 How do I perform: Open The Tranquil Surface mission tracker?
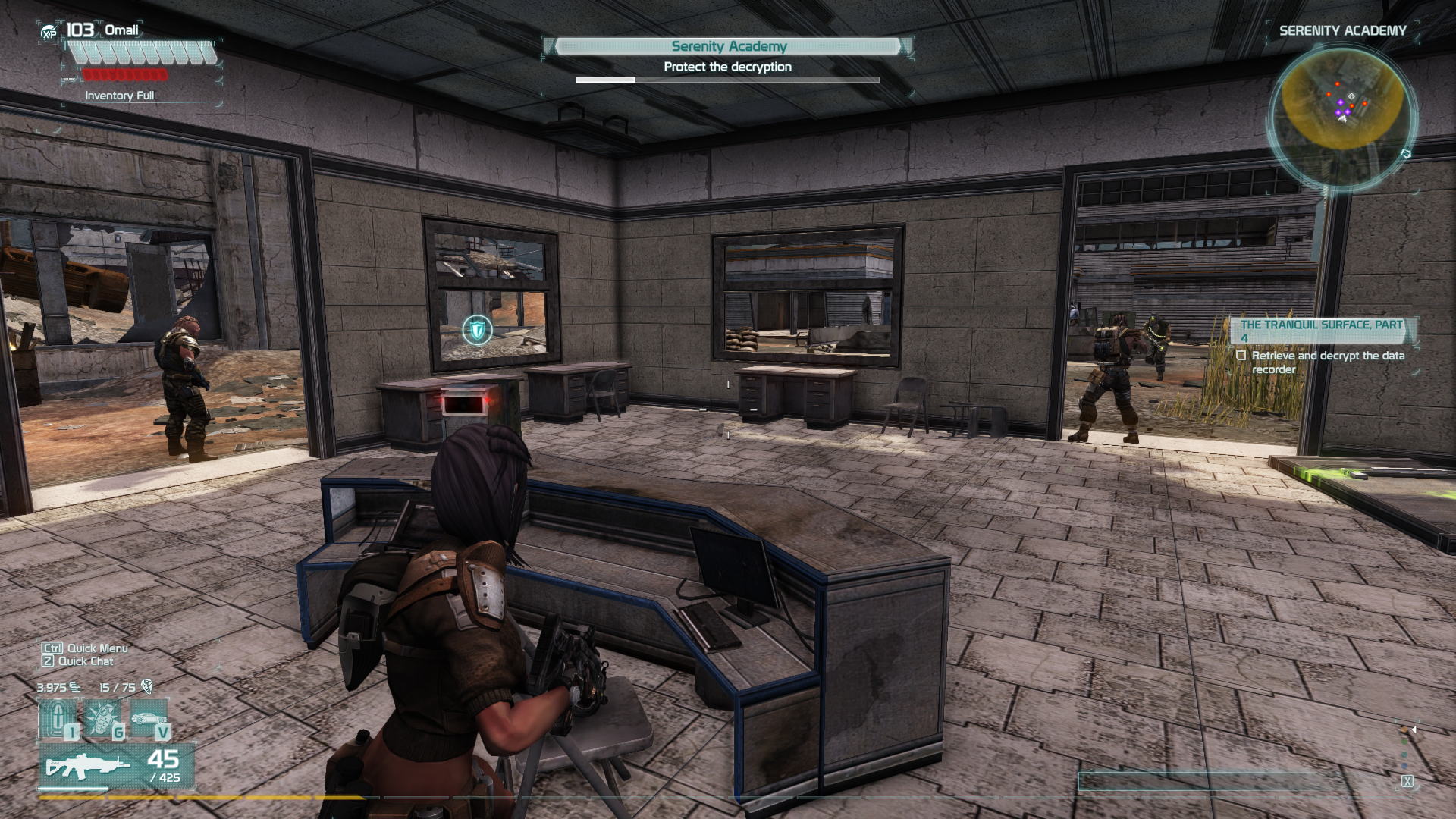(1321, 331)
